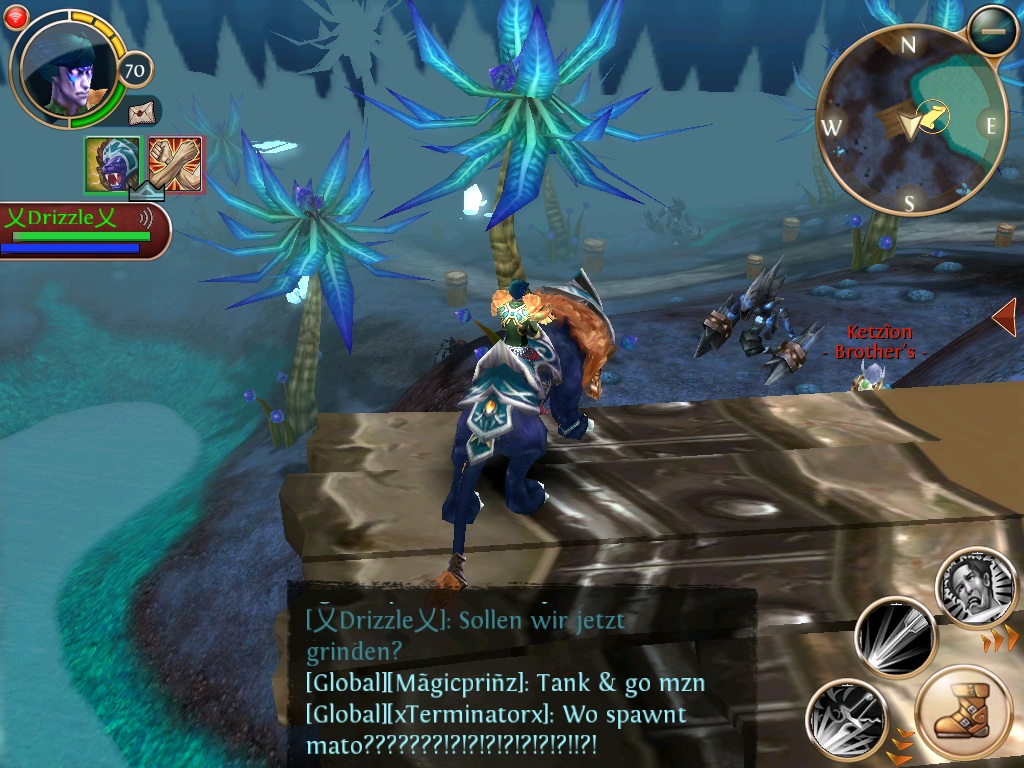Activate the boot icon action button
This screenshot has height=768, width=1024.
(x=964, y=714)
